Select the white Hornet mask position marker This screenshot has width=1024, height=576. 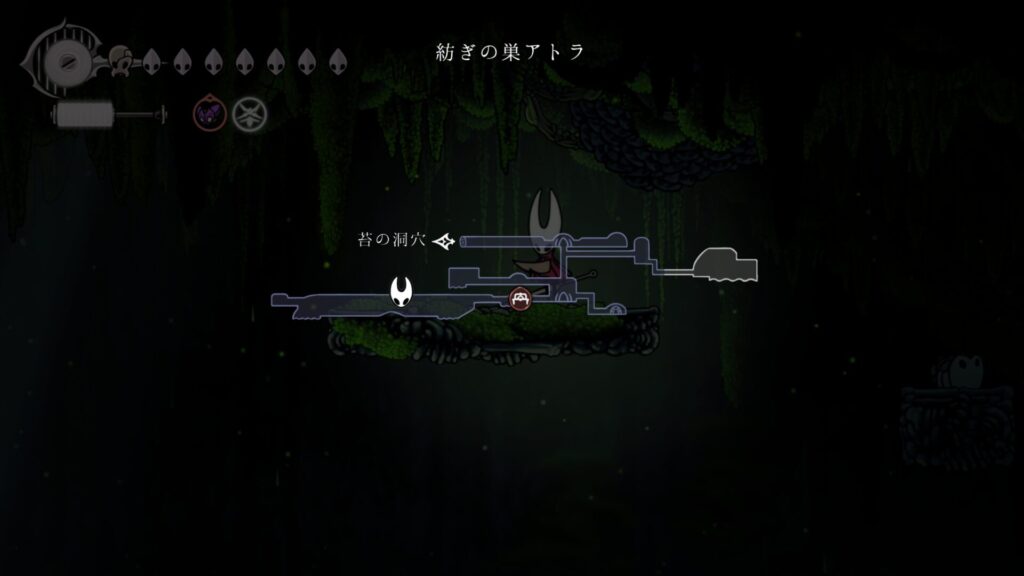tap(402, 292)
